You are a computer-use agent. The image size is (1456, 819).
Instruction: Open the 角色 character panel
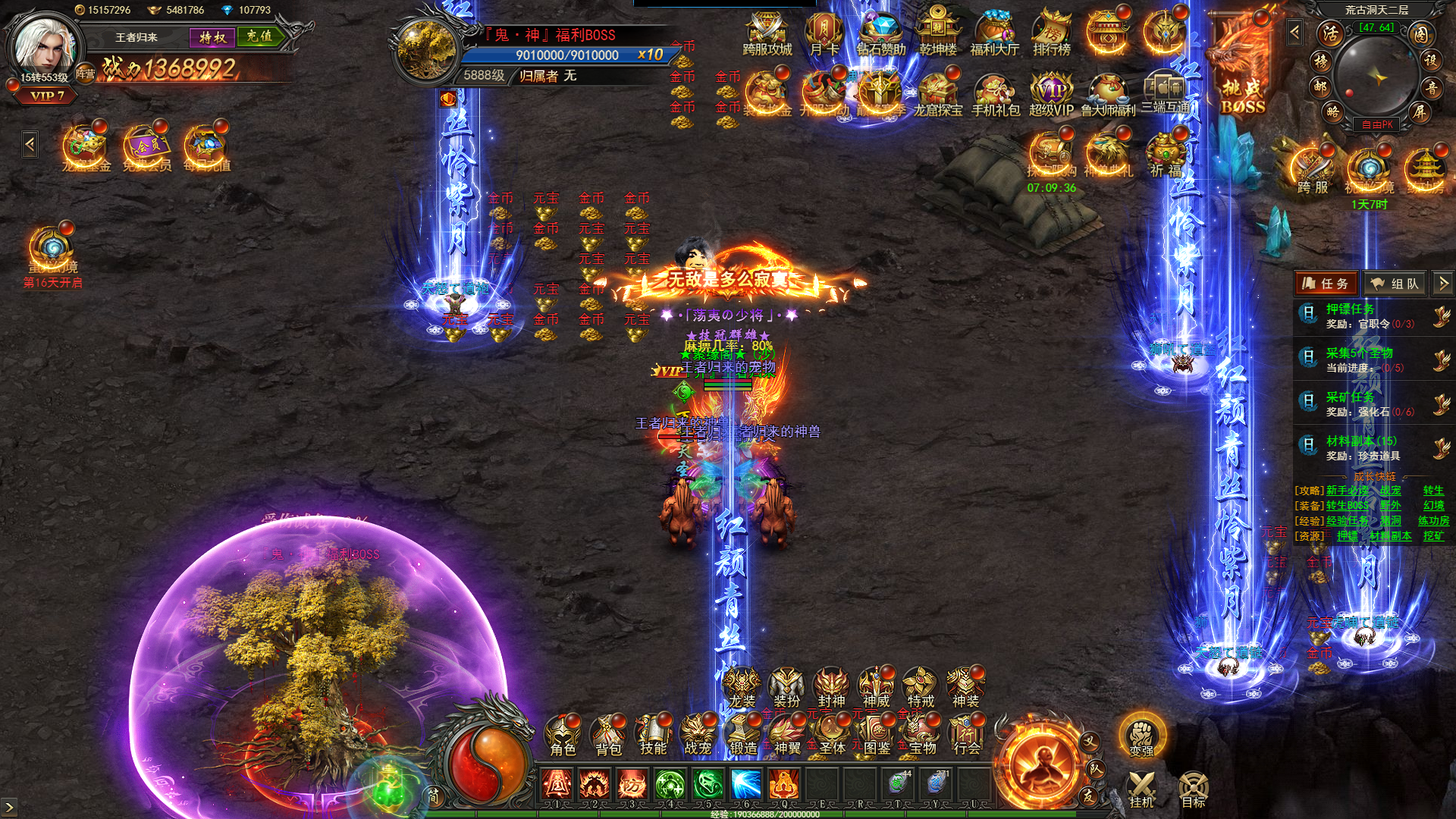click(x=563, y=736)
